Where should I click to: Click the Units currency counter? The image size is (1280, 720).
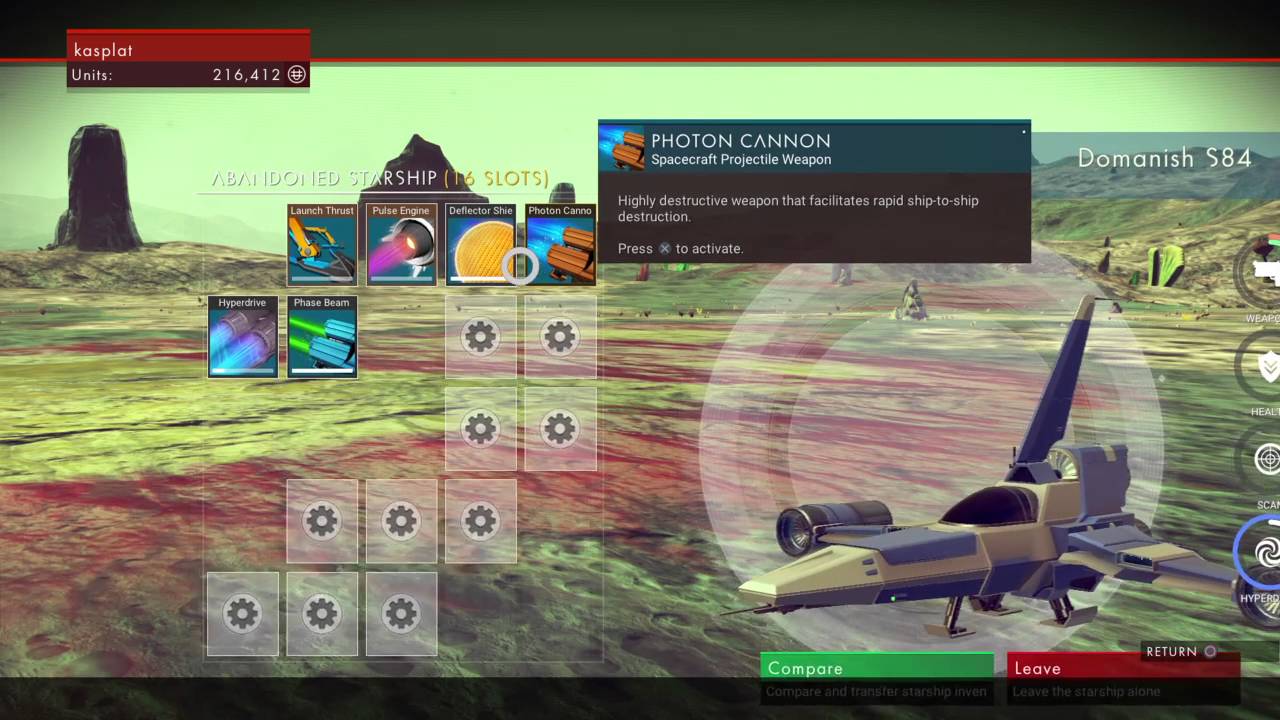coord(188,74)
